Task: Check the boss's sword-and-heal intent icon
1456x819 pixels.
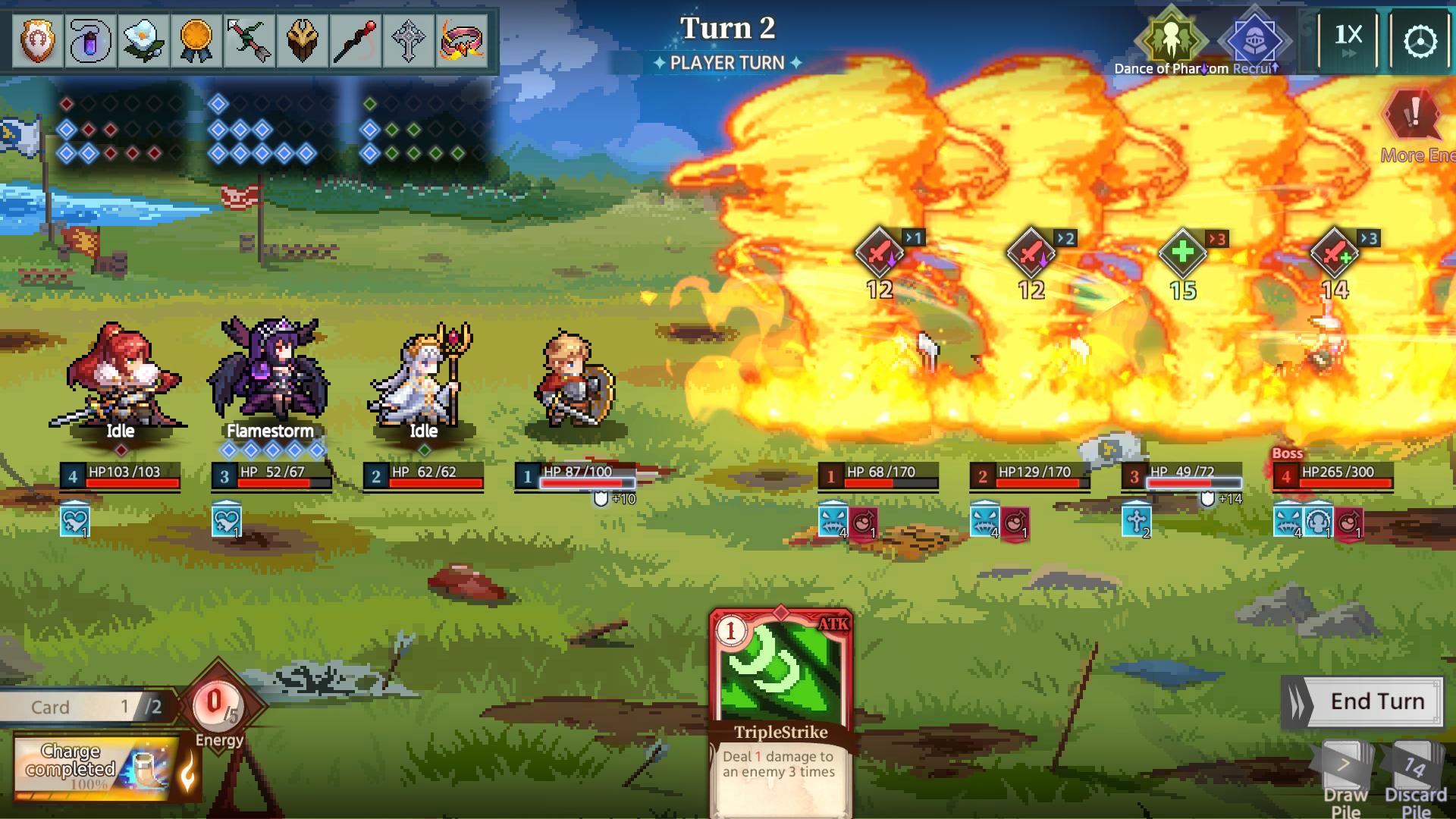Action: [x=1334, y=253]
